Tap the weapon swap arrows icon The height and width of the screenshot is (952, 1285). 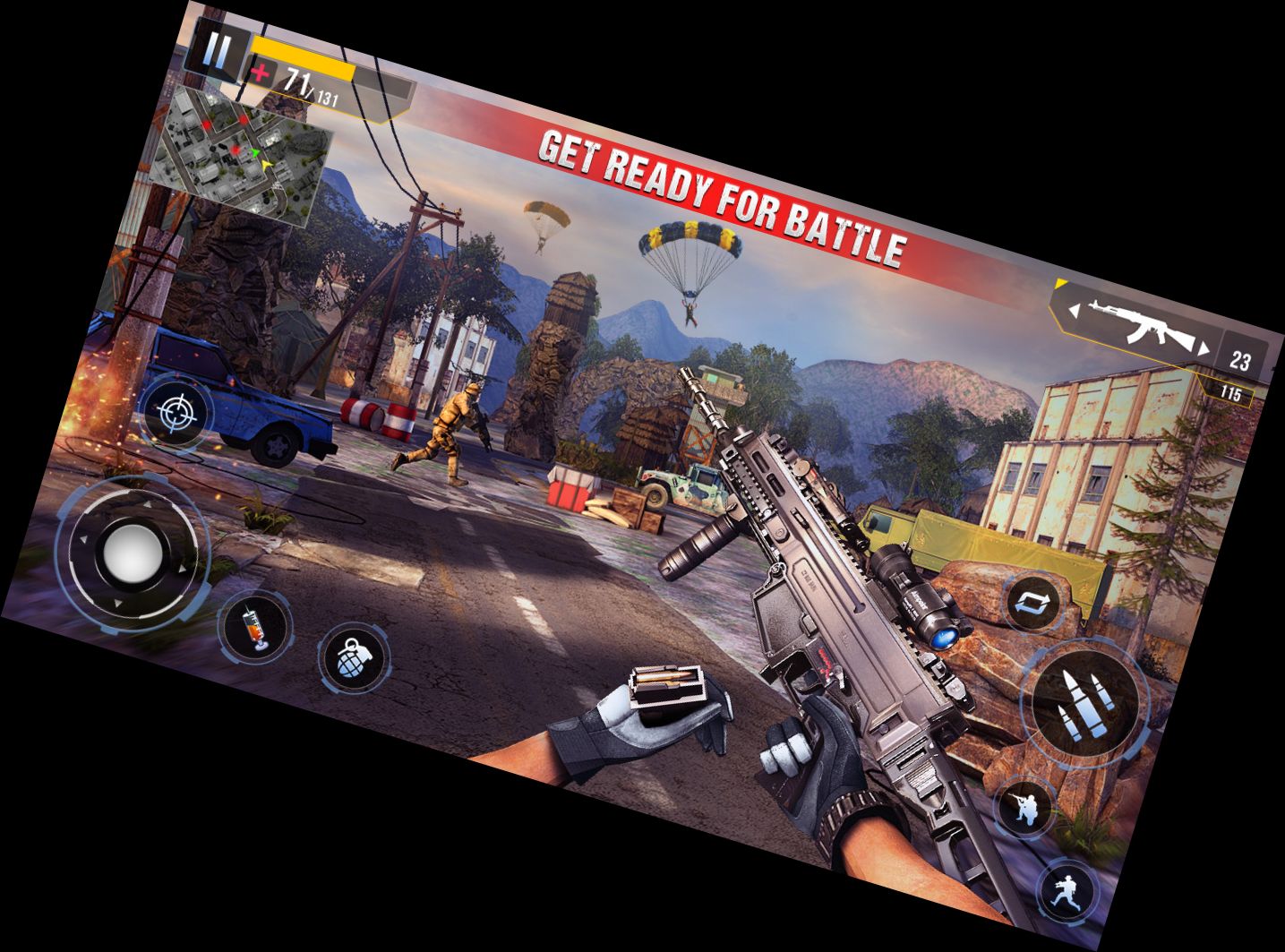[1032, 605]
